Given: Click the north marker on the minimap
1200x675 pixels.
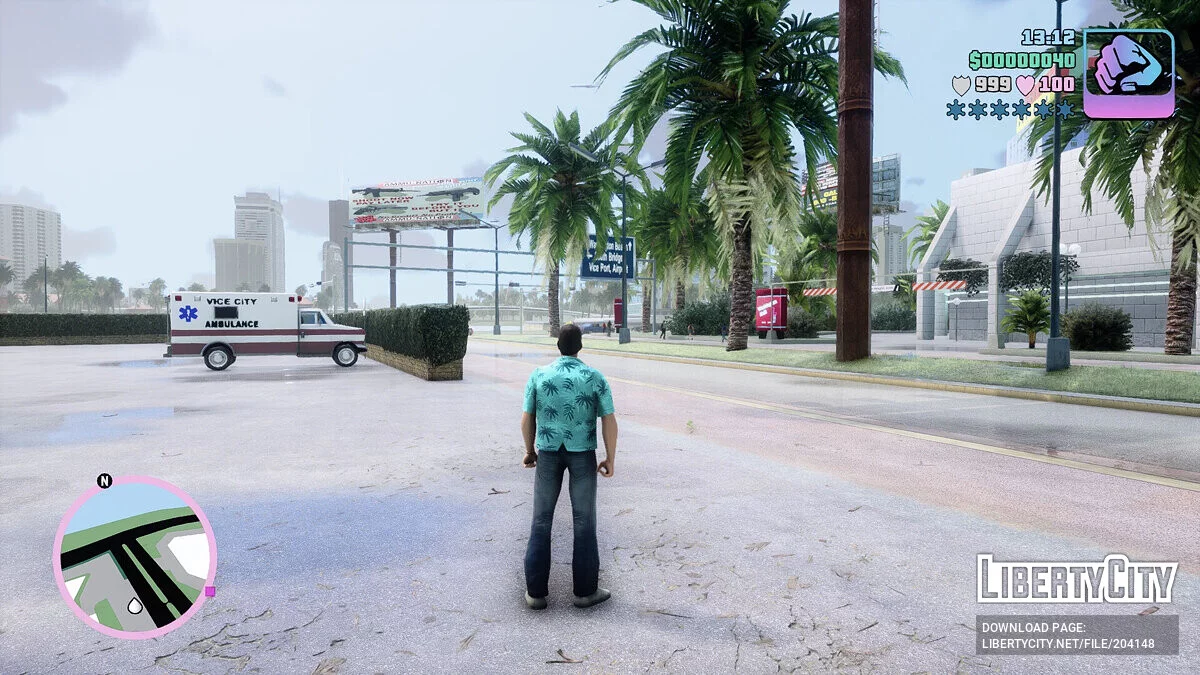Looking at the screenshot, I should [104, 481].
